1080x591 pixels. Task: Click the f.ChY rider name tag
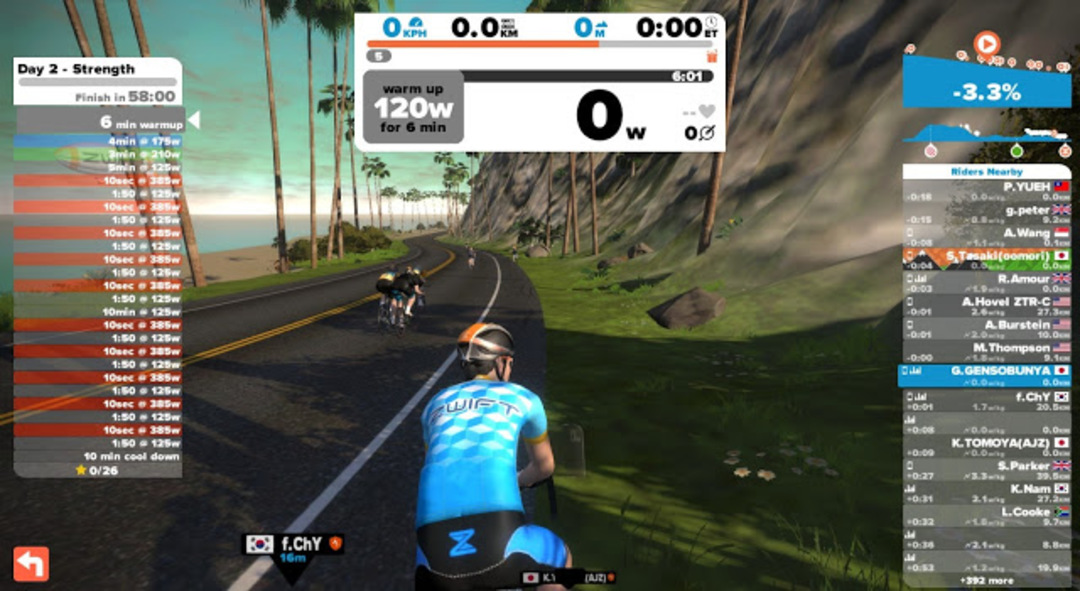pos(296,545)
